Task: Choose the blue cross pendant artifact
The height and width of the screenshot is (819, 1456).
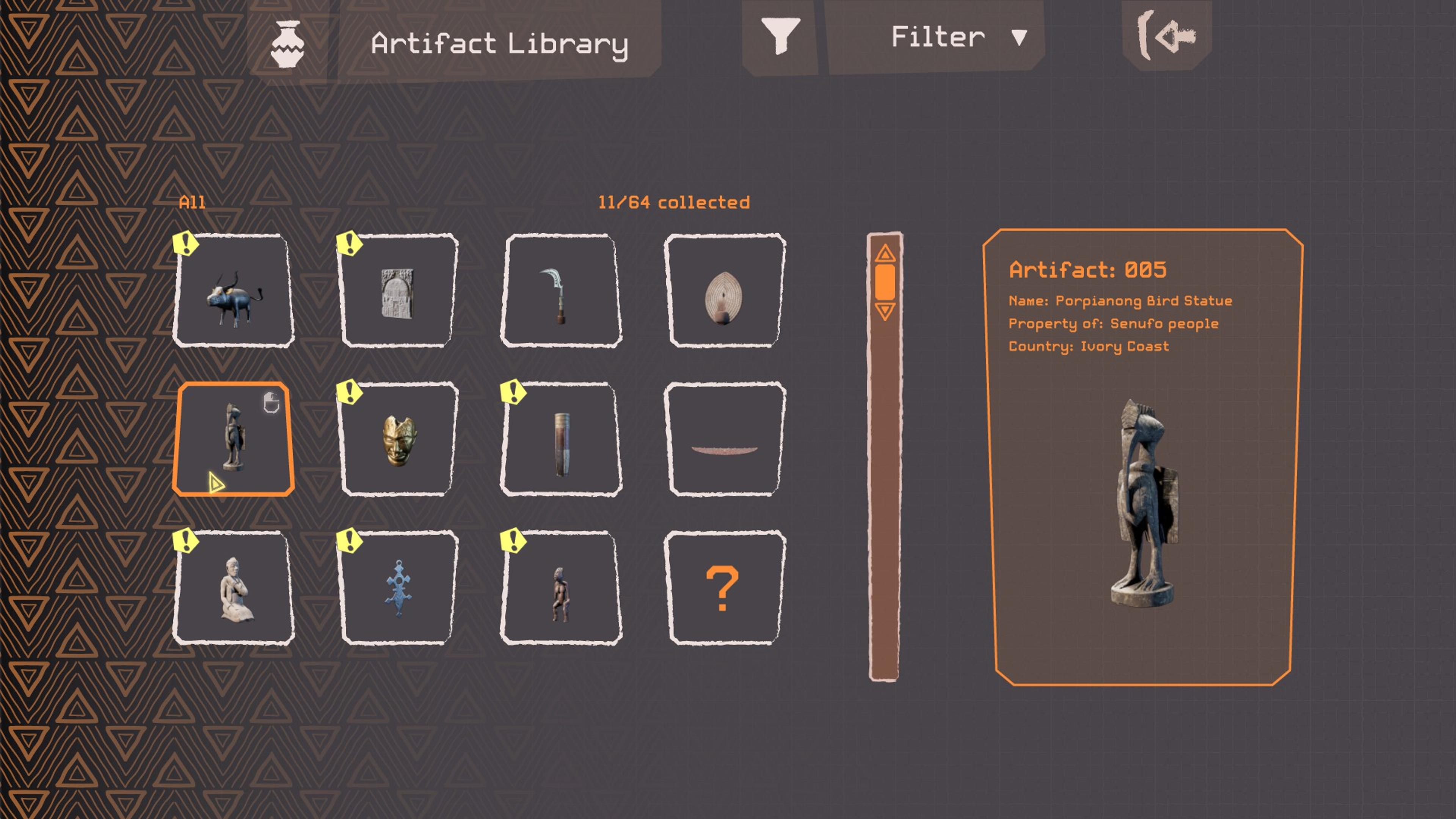Action: [x=398, y=588]
